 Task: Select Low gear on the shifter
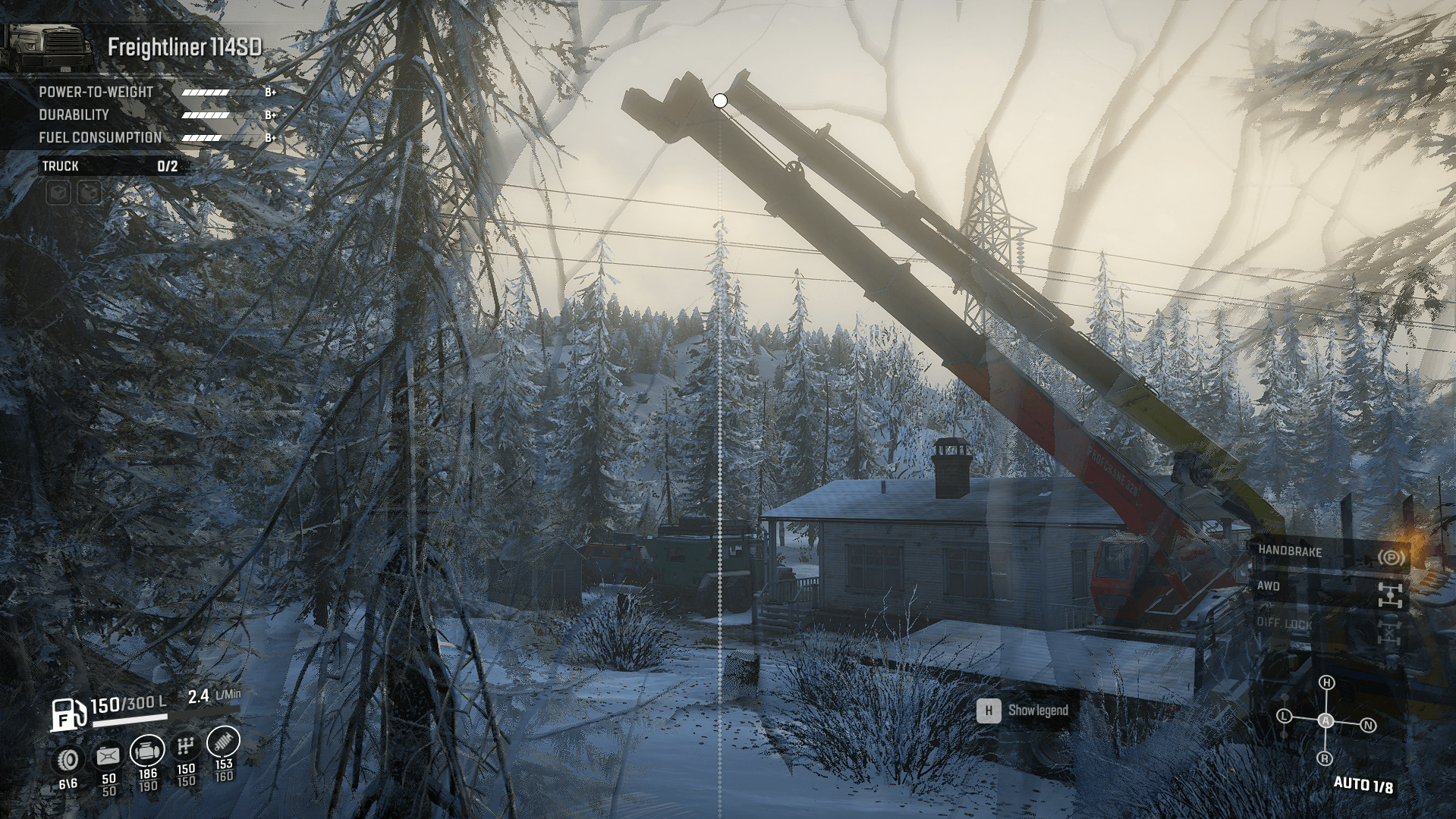click(x=1284, y=716)
